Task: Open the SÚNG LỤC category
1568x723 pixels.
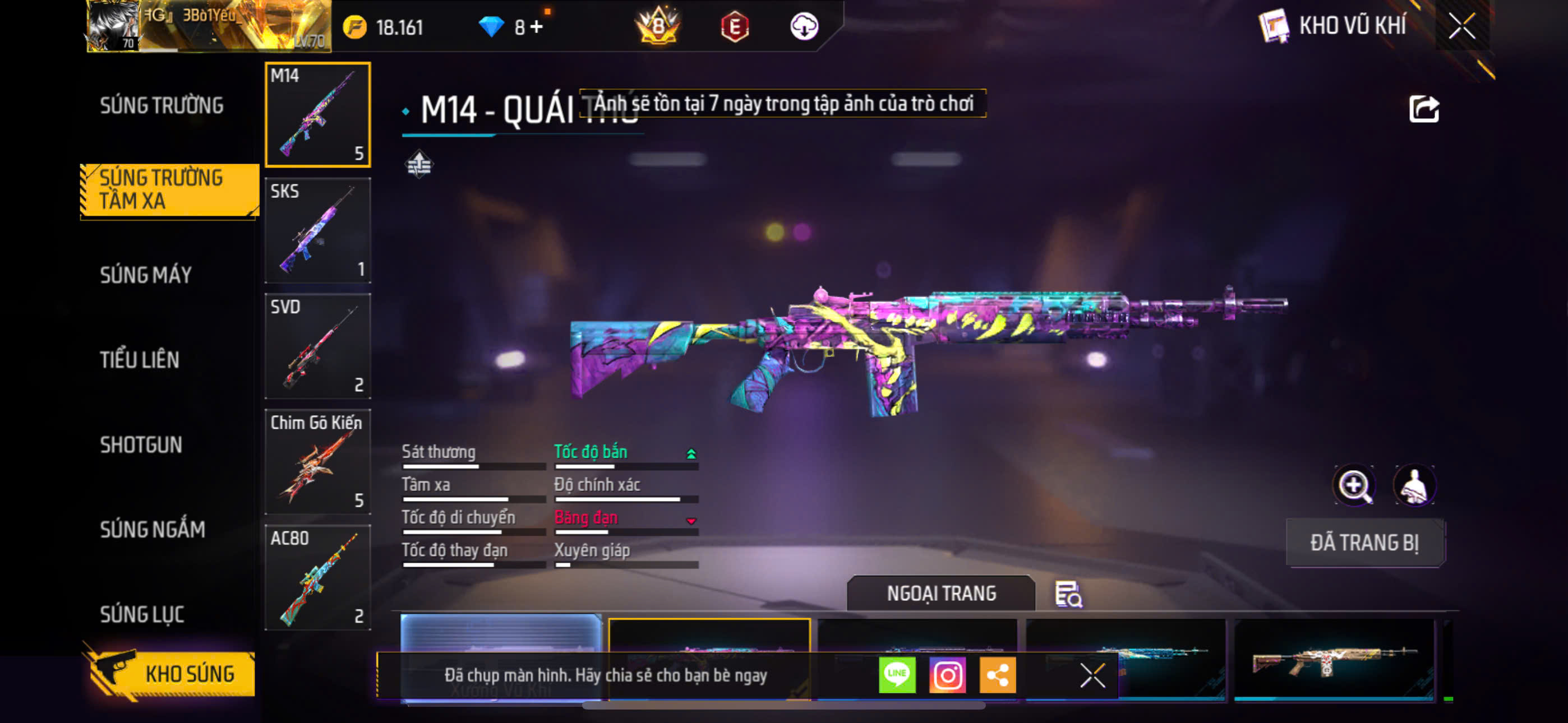Action: tap(142, 614)
